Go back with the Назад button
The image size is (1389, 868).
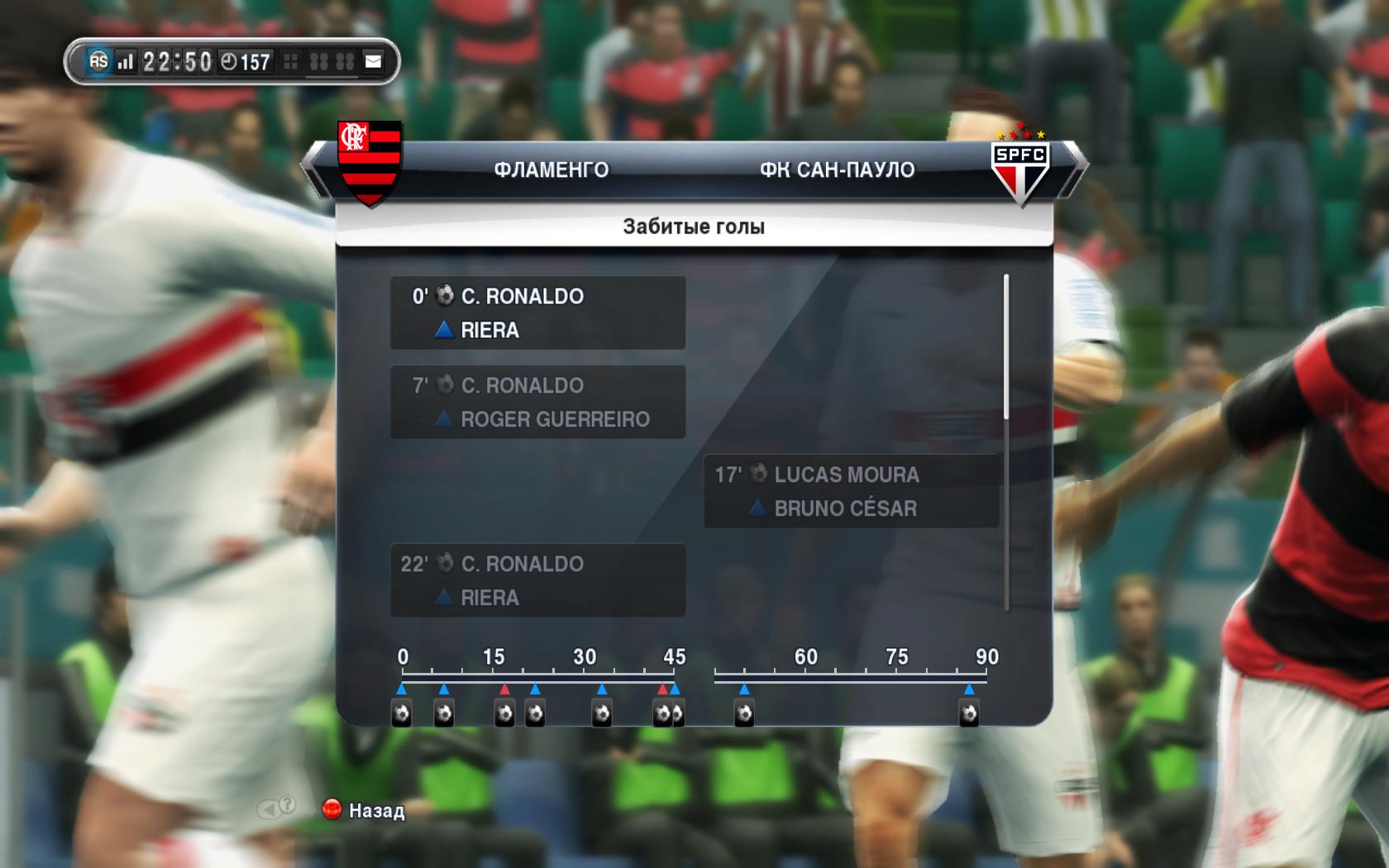click(364, 810)
